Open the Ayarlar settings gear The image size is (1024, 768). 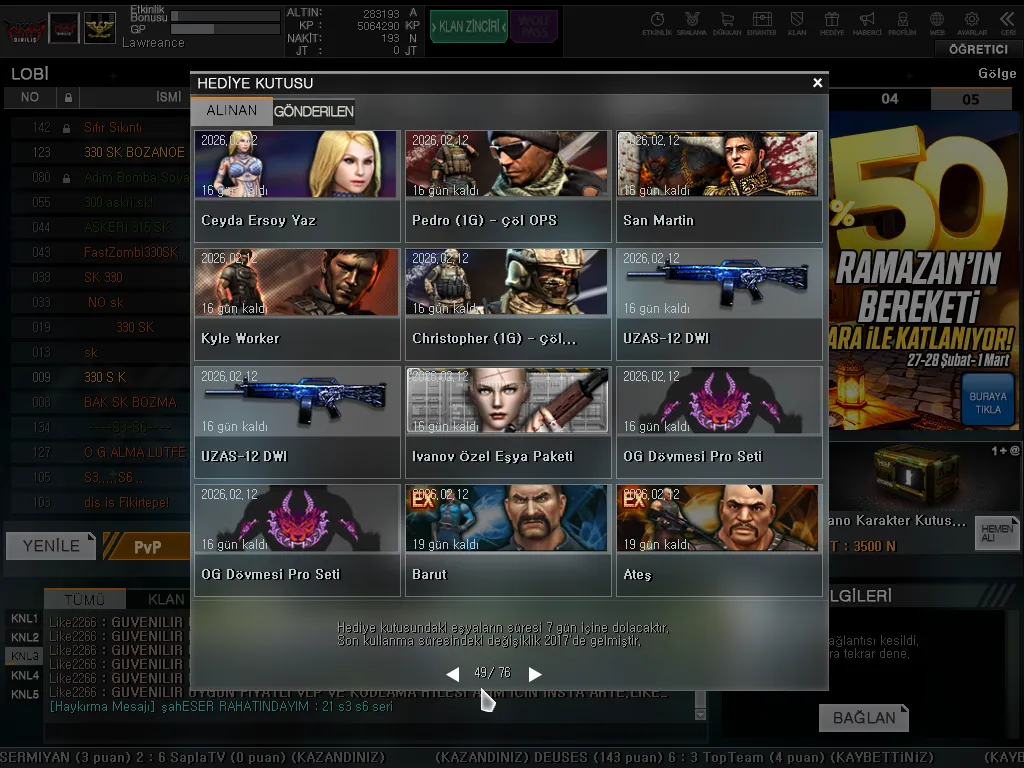coord(971,23)
